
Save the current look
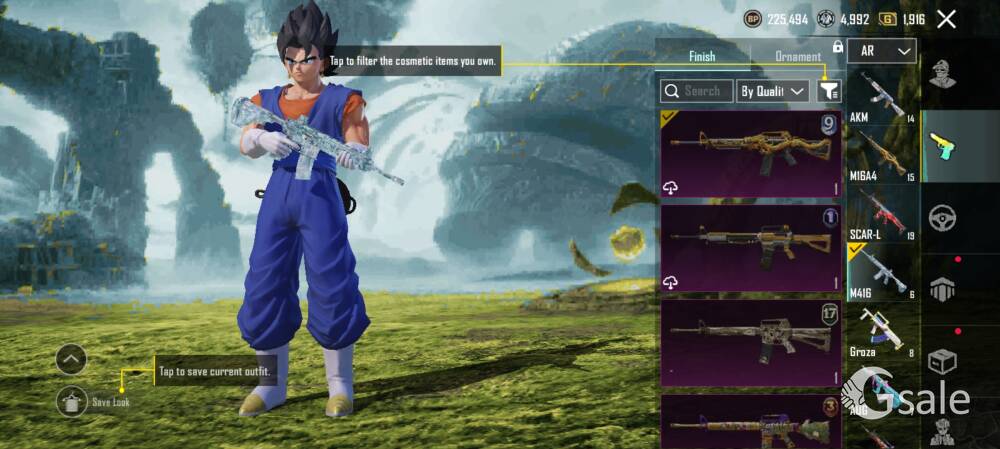tap(72, 401)
